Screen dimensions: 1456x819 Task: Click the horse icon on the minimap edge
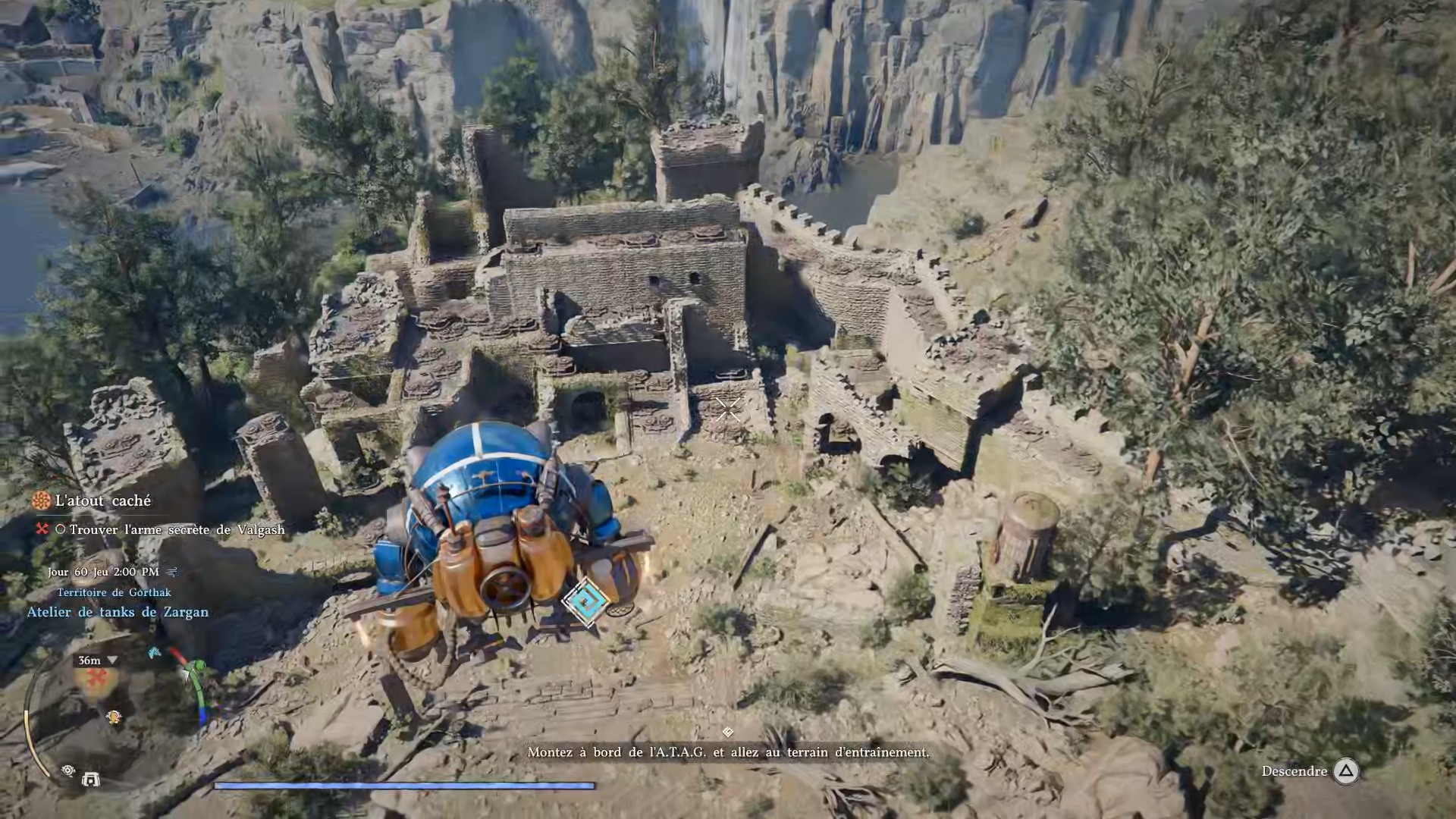click(x=155, y=653)
